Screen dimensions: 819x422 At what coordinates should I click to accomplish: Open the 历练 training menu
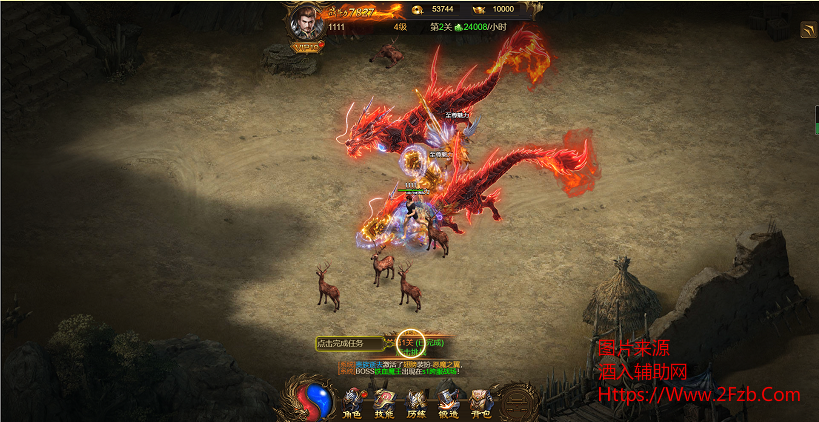click(x=416, y=400)
